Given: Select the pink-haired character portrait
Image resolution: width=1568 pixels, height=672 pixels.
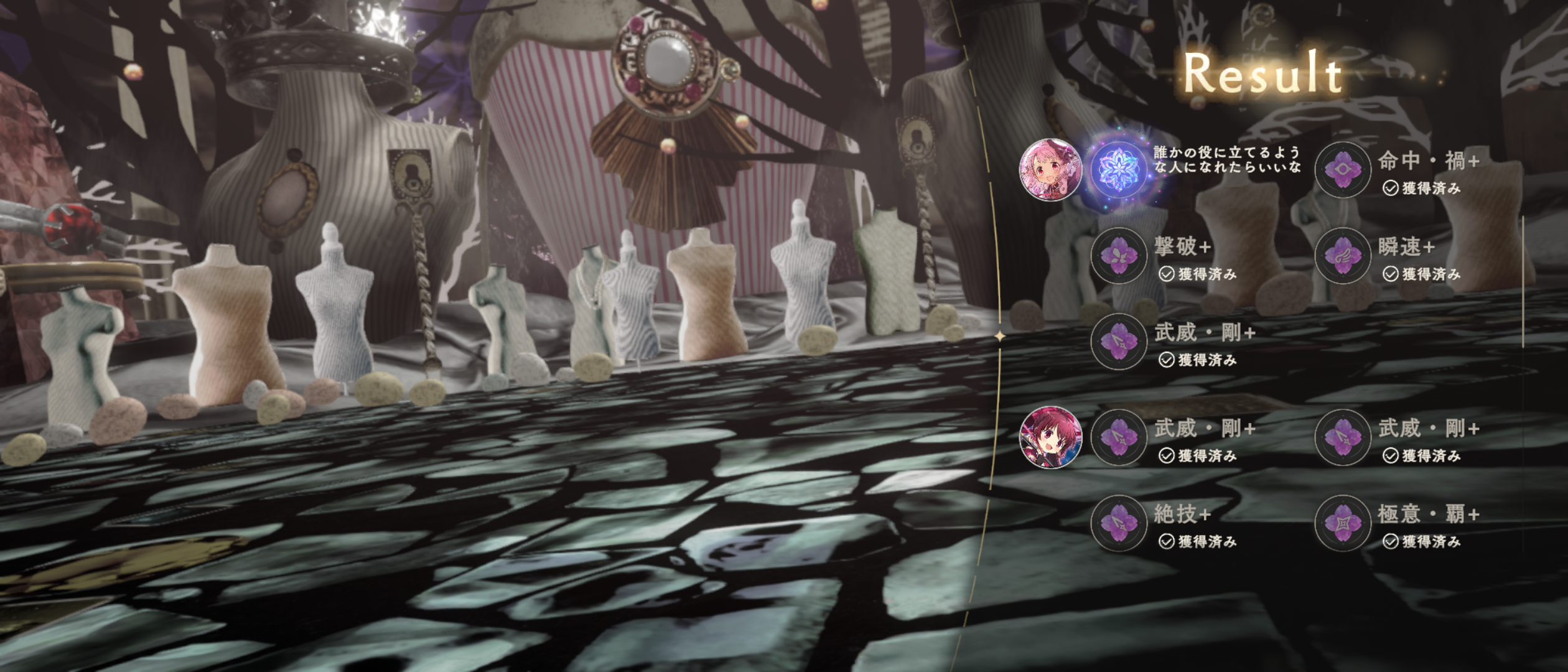Looking at the screenshot, I should 1050,170.
